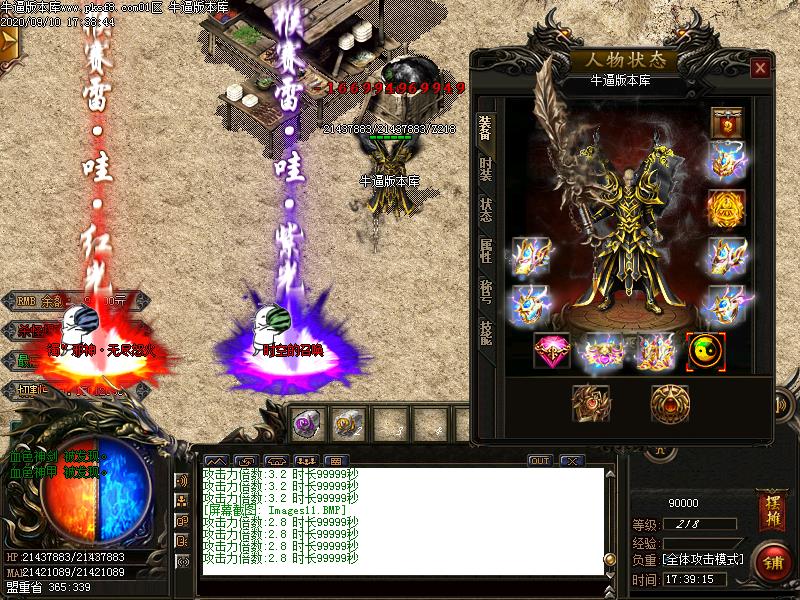Image resolution: width=800 pixels, height=600 pixels.
Task: Open the red 铺 shop button
Action: coord(771,560)
